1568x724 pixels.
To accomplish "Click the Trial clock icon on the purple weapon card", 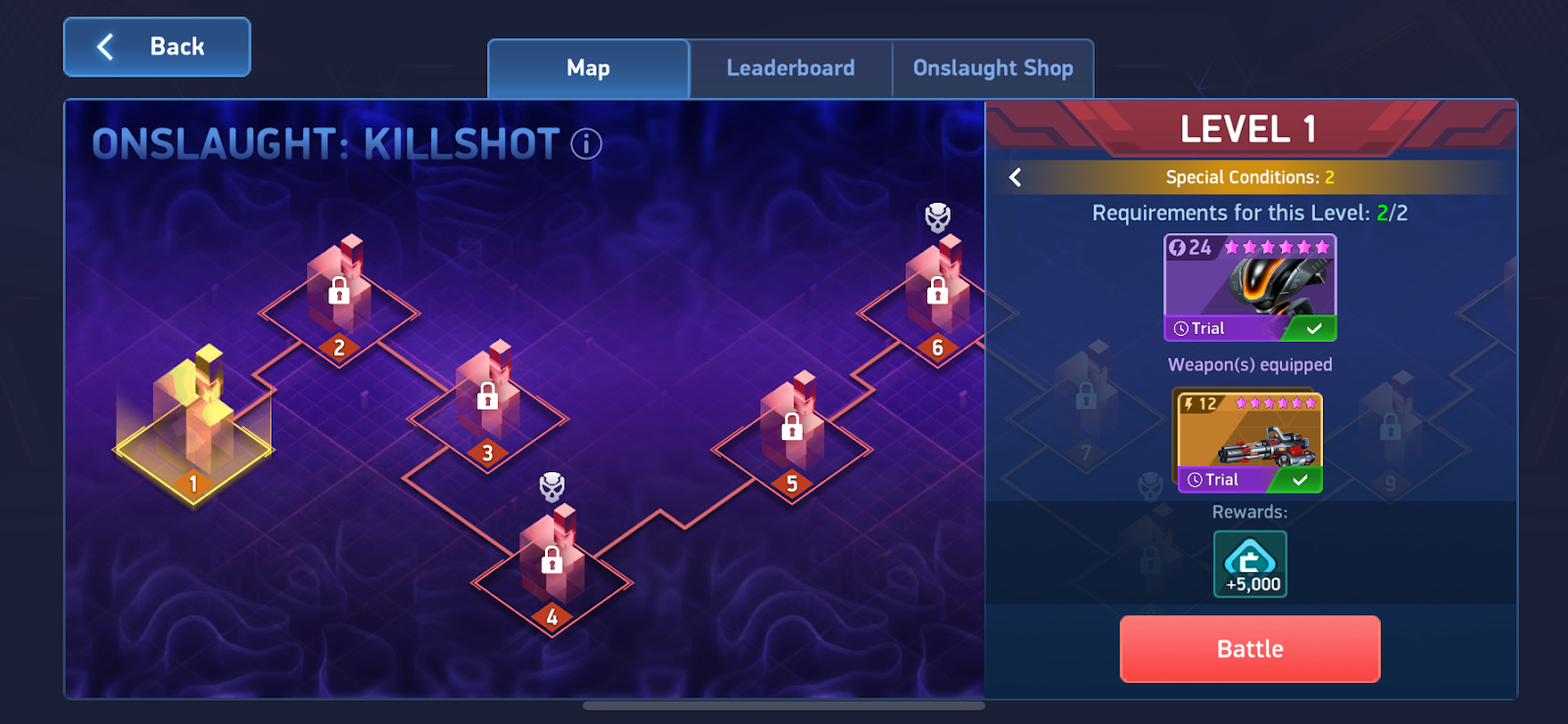I will pyautogui.click(x=1195, y=328).
